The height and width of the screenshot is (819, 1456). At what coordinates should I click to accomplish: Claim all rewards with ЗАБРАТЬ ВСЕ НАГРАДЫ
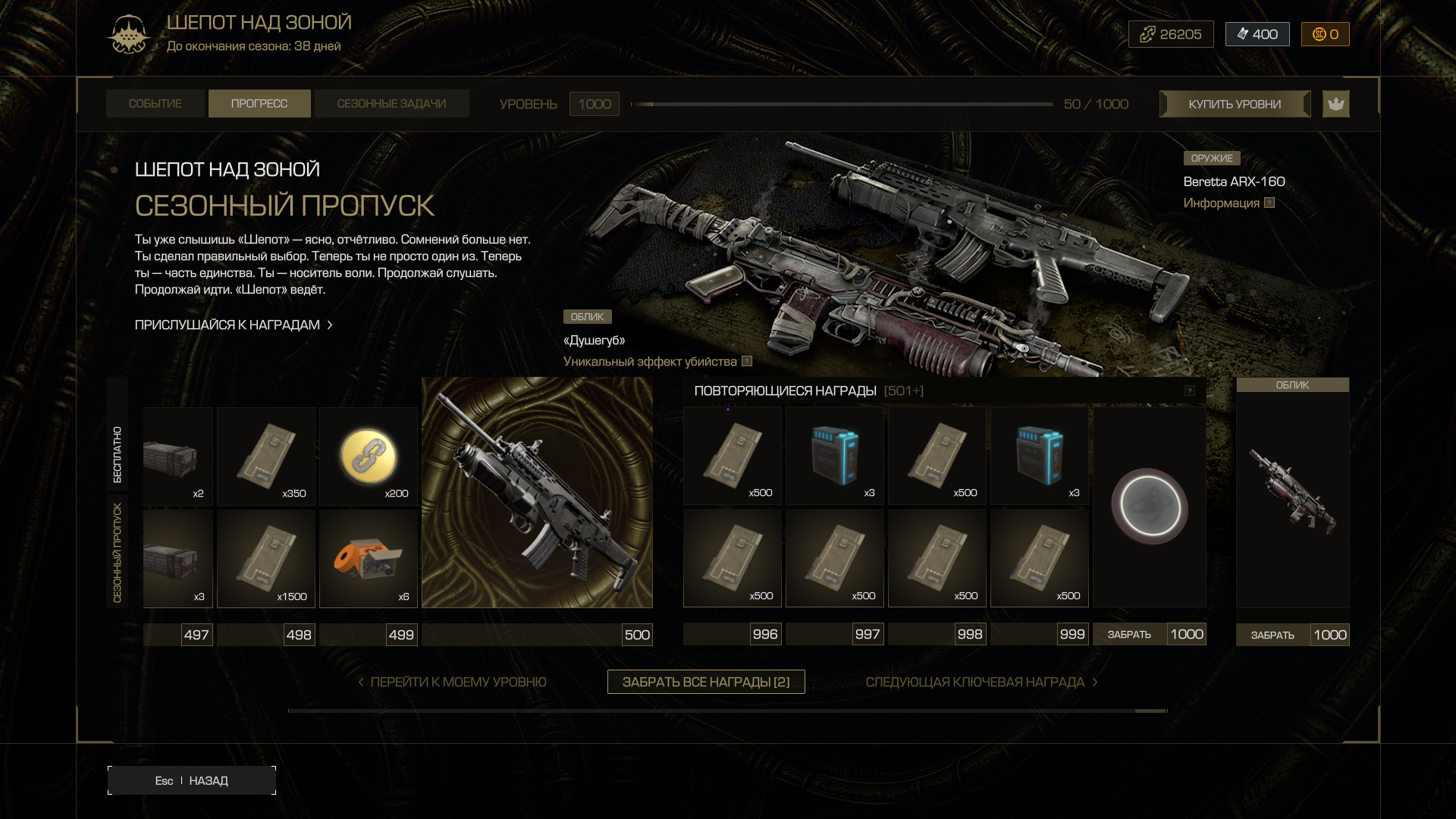click(706, 682)
